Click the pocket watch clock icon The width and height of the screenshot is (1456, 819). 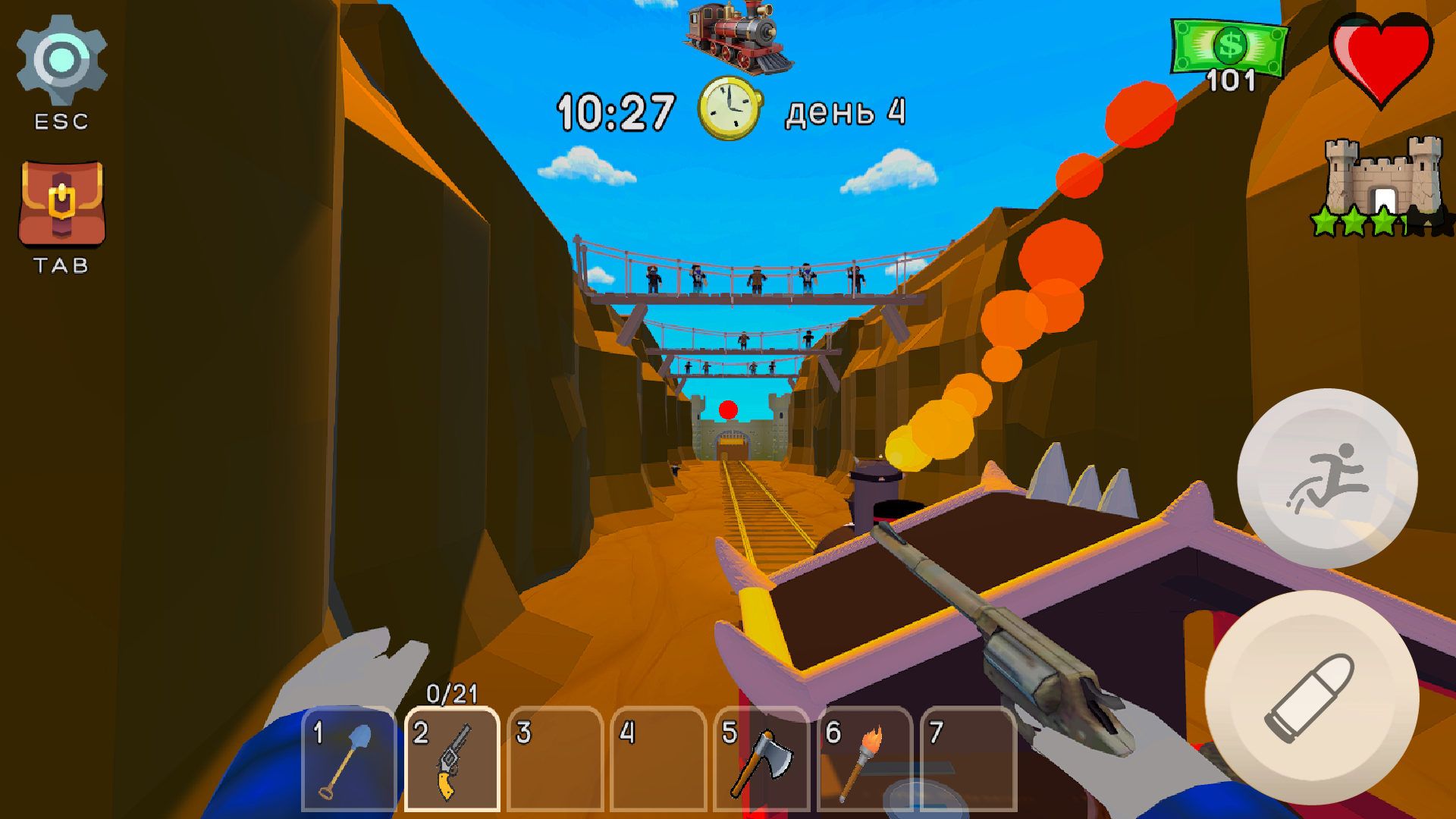tap(730, 109)
